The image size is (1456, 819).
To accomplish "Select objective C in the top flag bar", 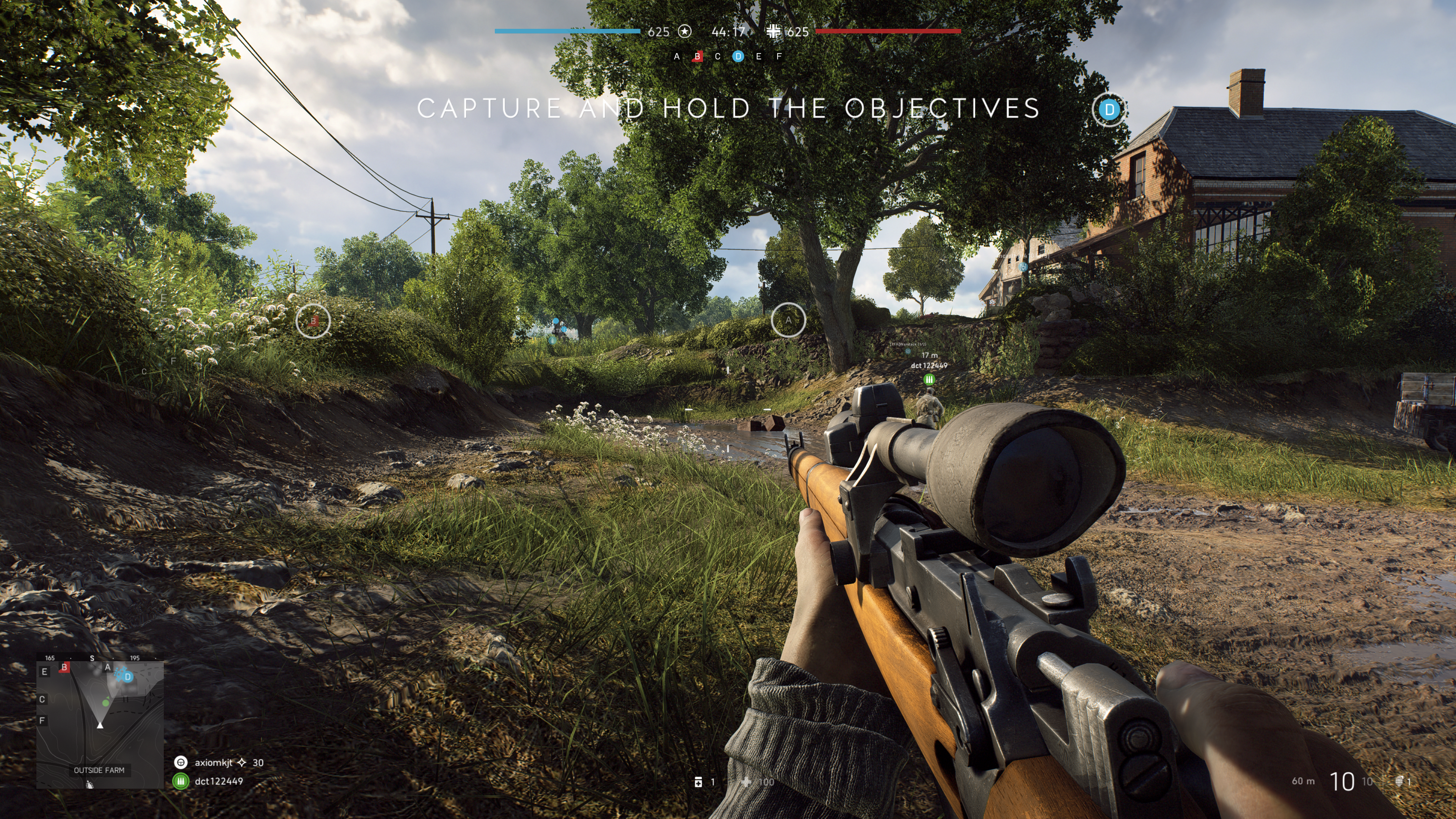I will click(718, 56).
